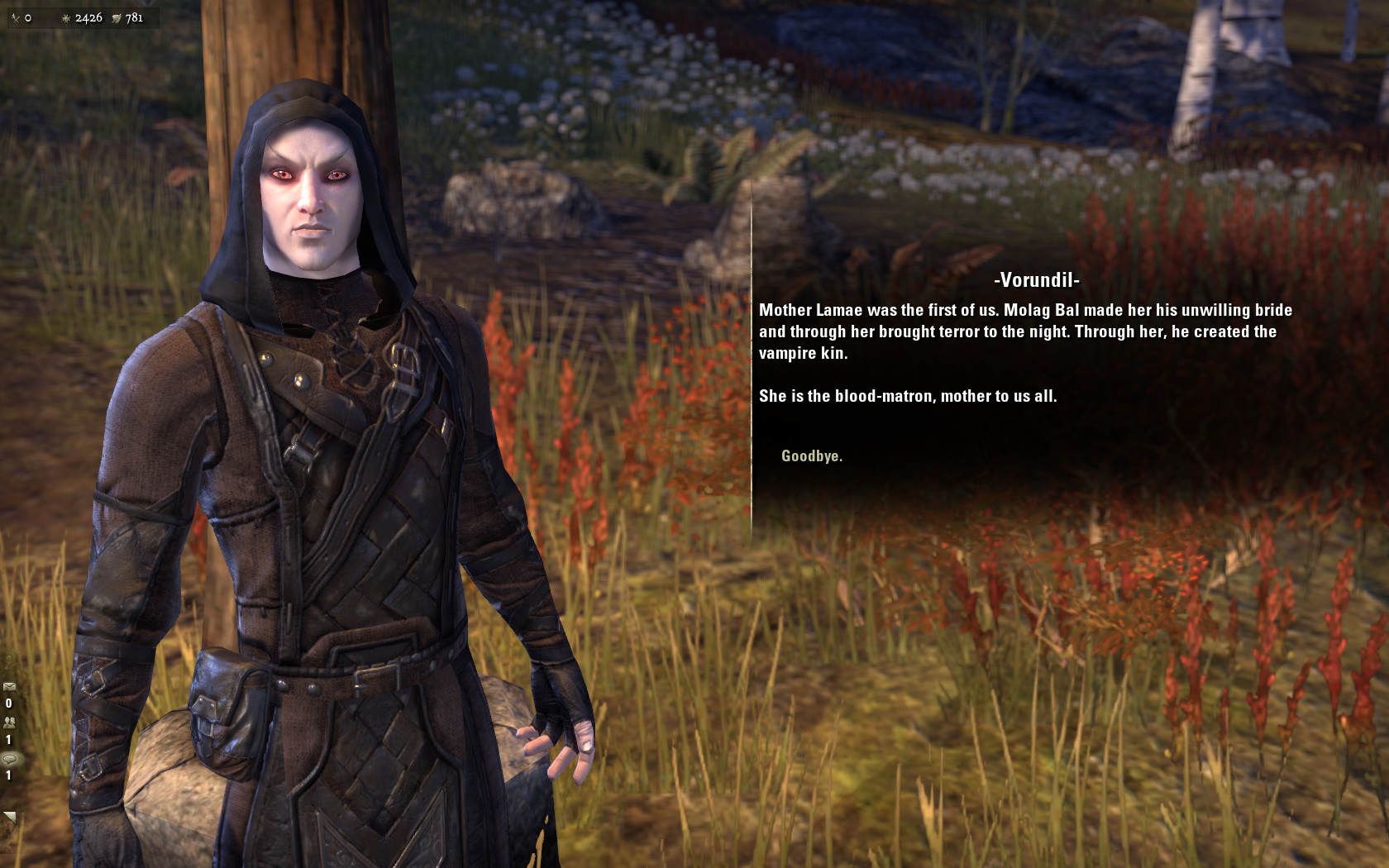1389x868 pixels.
Task: Click the chat speech bubble icon
Action: tap(9, 759)
